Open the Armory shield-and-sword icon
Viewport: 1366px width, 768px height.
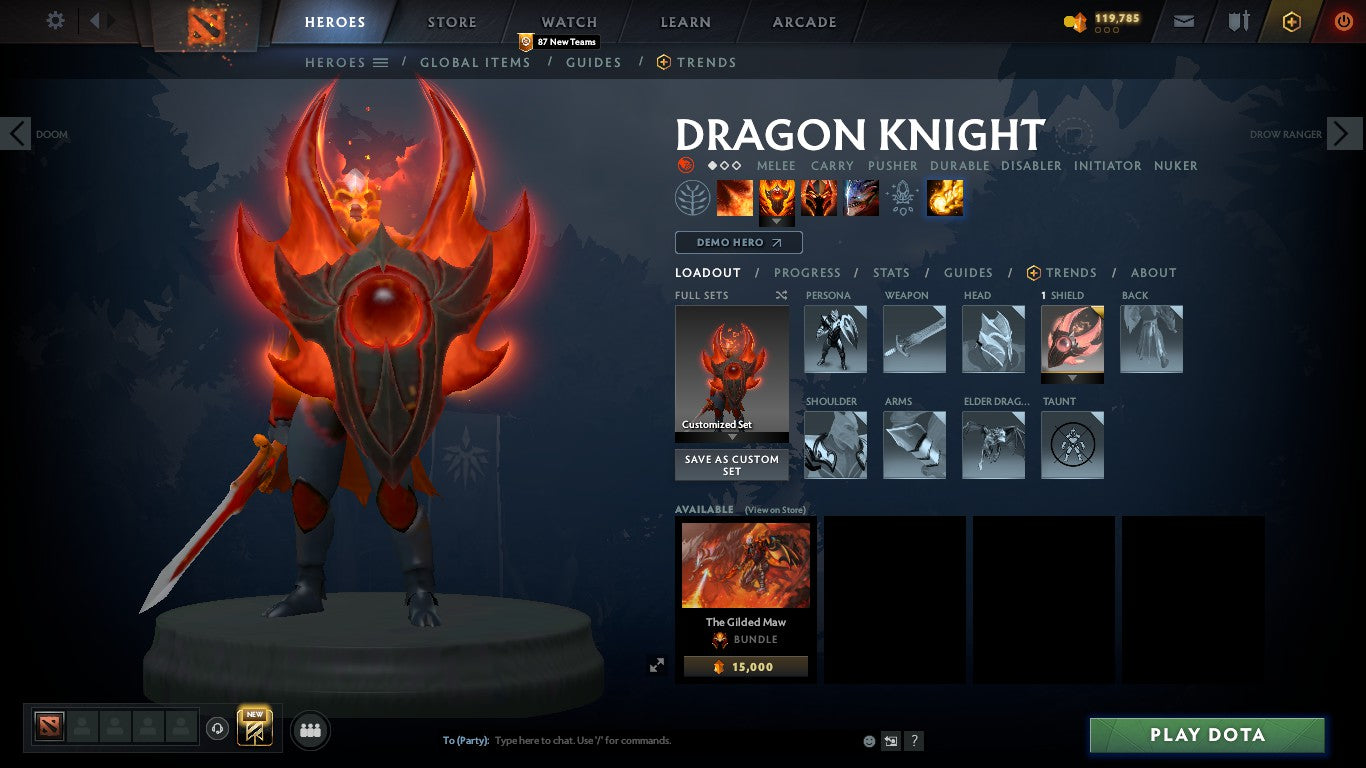click(x=1237, y=20)
